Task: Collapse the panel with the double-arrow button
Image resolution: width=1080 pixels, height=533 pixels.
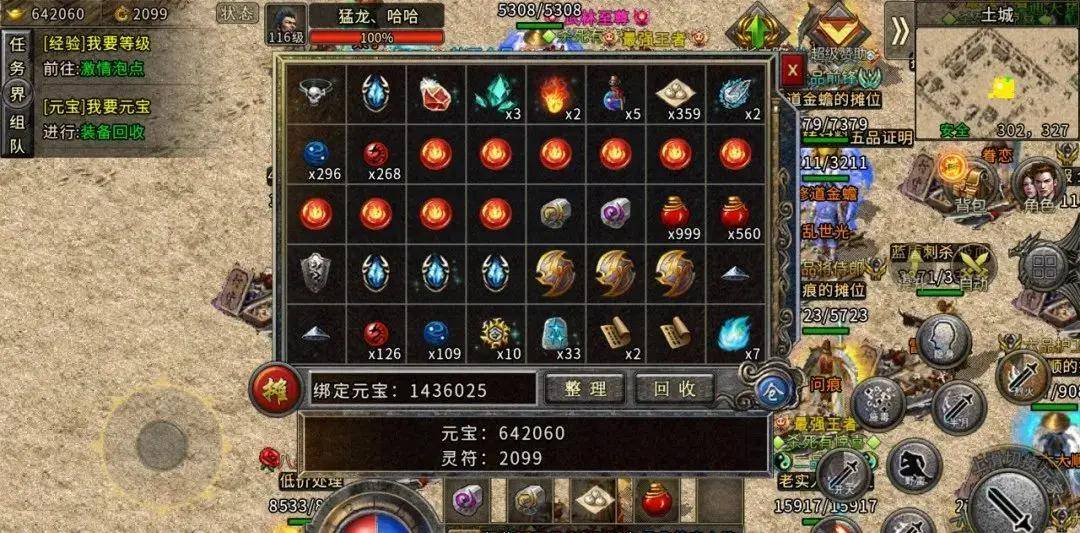Action: pyautogui.click(x=900, y=29)
